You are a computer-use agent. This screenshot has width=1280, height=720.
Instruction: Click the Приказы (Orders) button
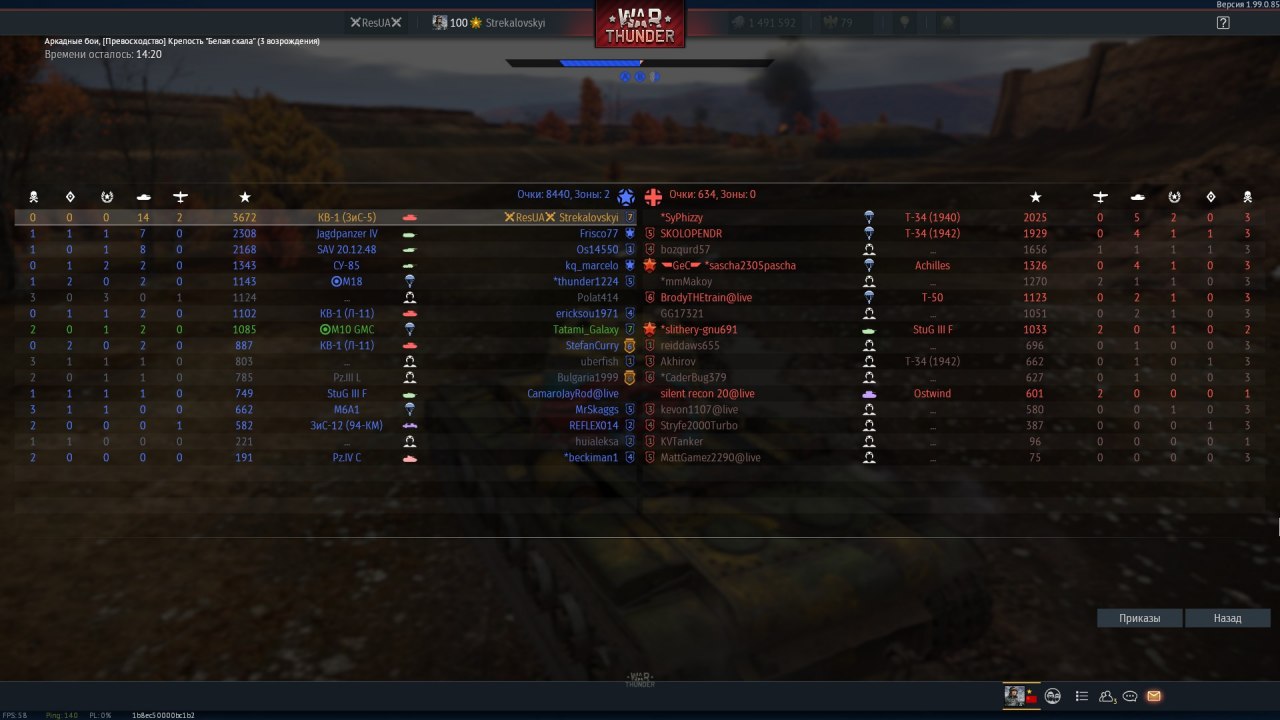[1140, 618]
